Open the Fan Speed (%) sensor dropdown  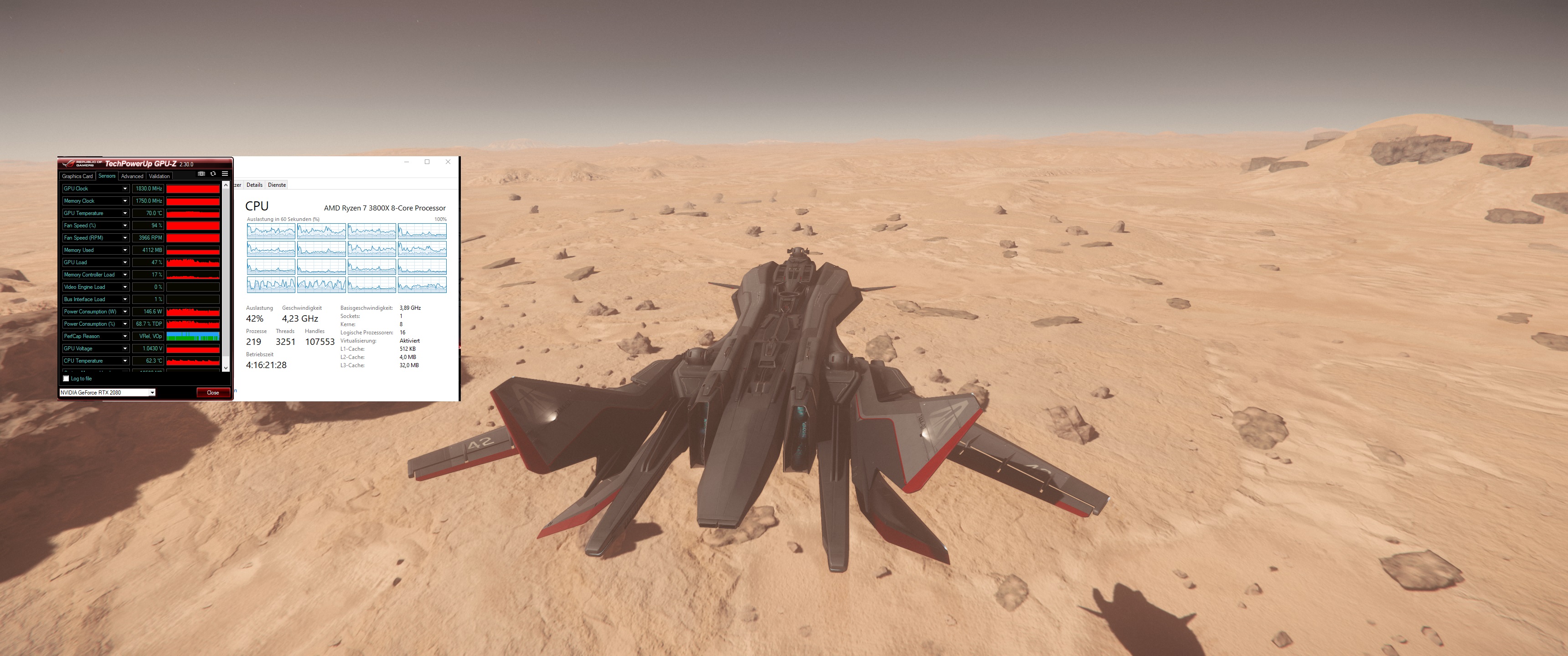click(125, 225)
